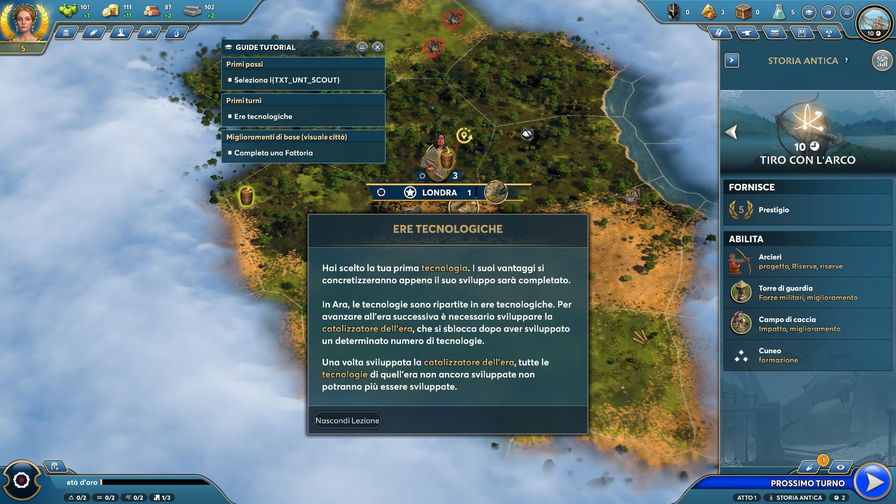Go to previous technology with left arrow
Screen dimensions: 896x504
731,131
